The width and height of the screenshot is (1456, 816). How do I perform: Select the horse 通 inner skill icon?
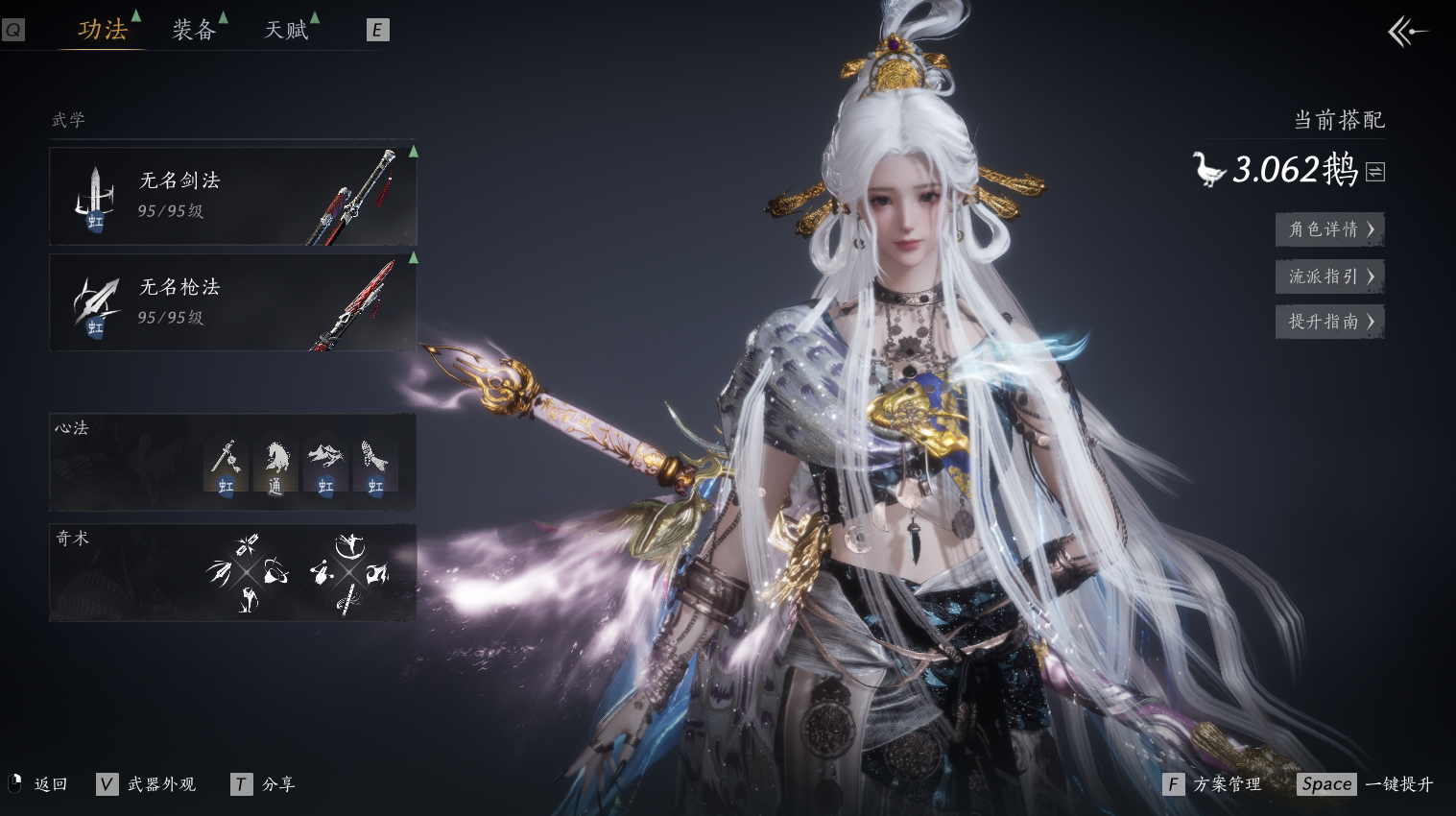pyautogui.click(x=275, y=467)
